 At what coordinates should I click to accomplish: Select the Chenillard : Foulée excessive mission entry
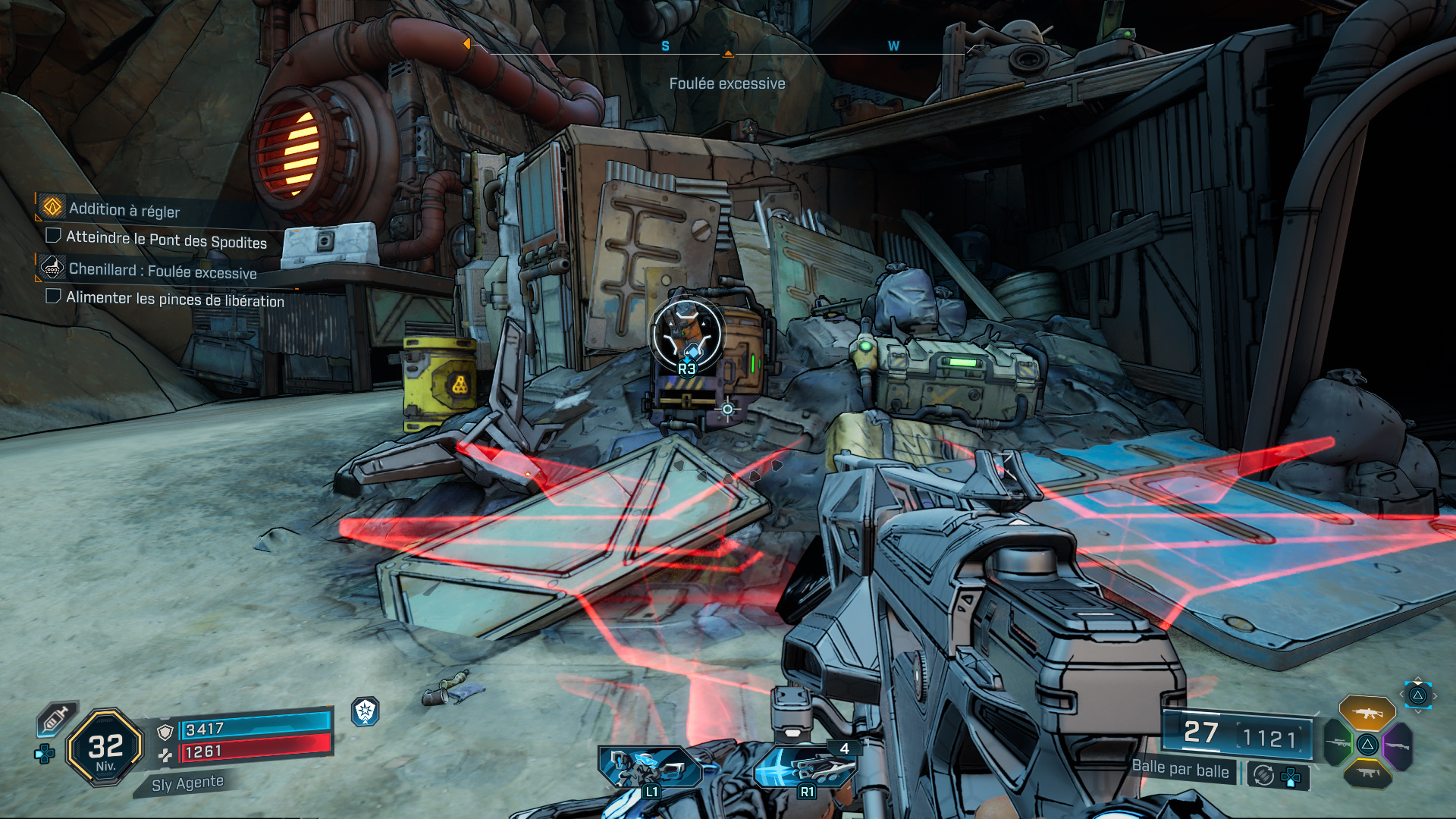(163, 269)
